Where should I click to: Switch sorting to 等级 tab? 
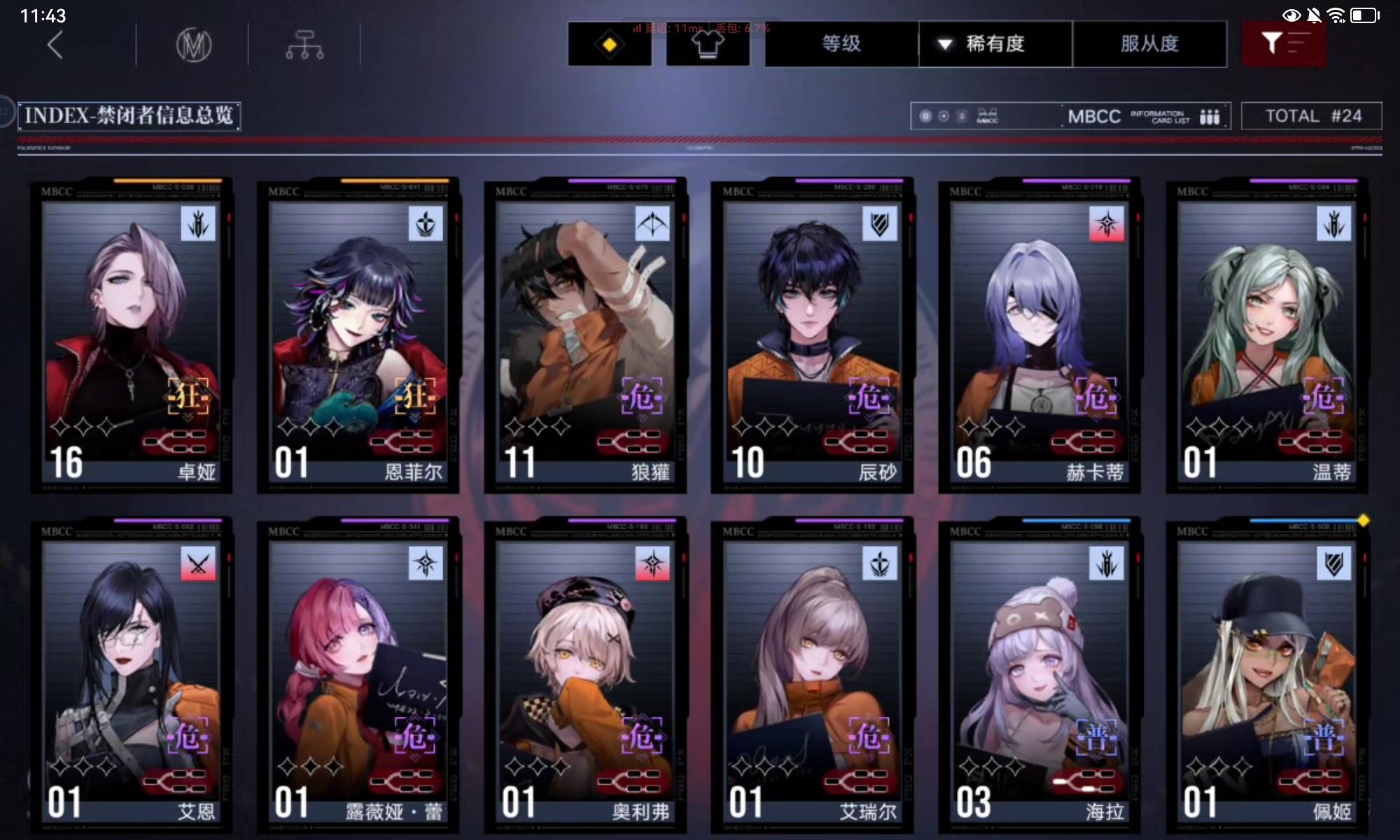pos(840,44)
